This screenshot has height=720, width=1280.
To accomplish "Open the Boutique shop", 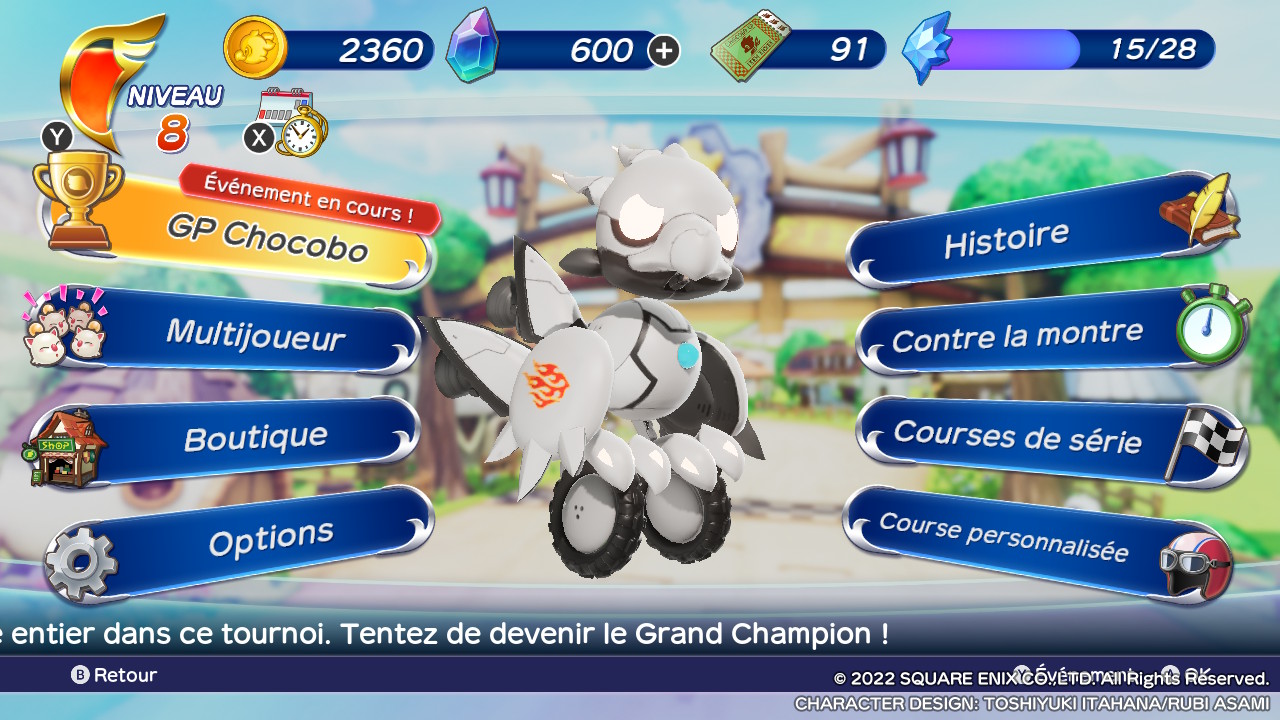I will pos(255,437).
